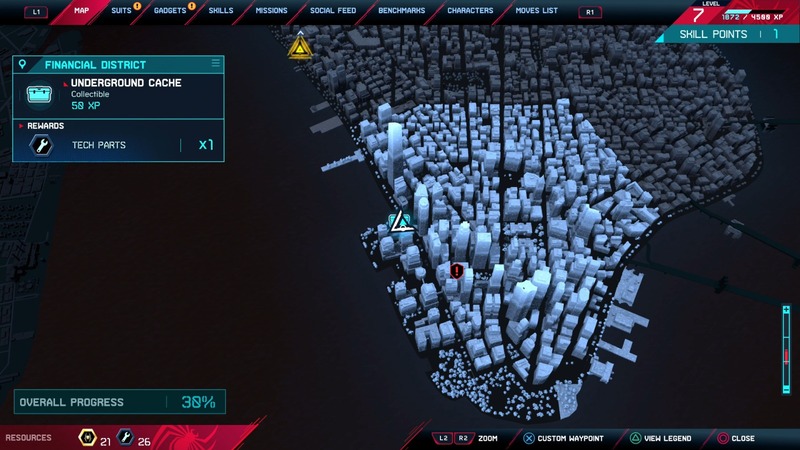
Task: Select the yellow triangle mission marker
Action: [x=299, y=46]
